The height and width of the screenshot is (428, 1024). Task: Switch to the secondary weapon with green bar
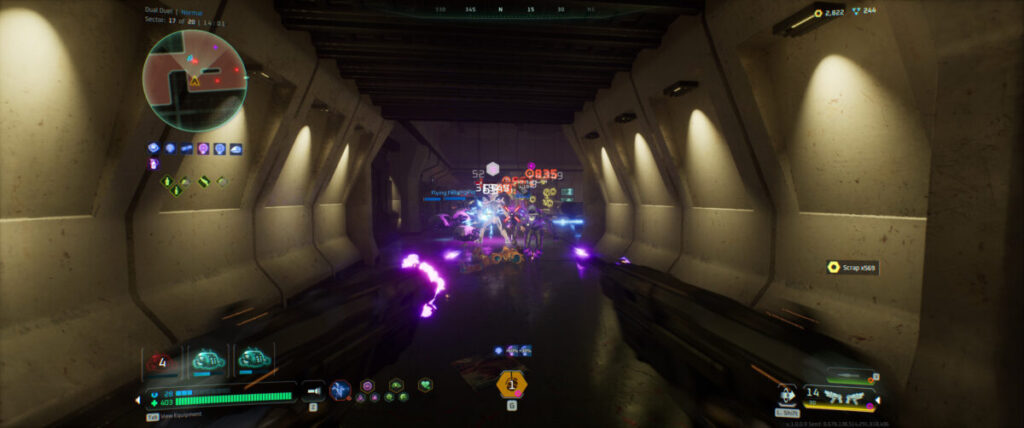point(850,377)
